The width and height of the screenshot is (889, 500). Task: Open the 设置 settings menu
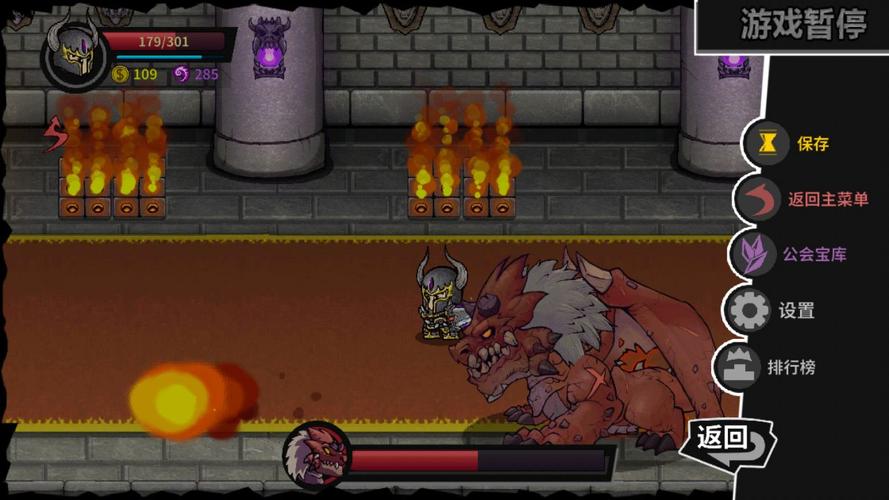pos(773,310)
